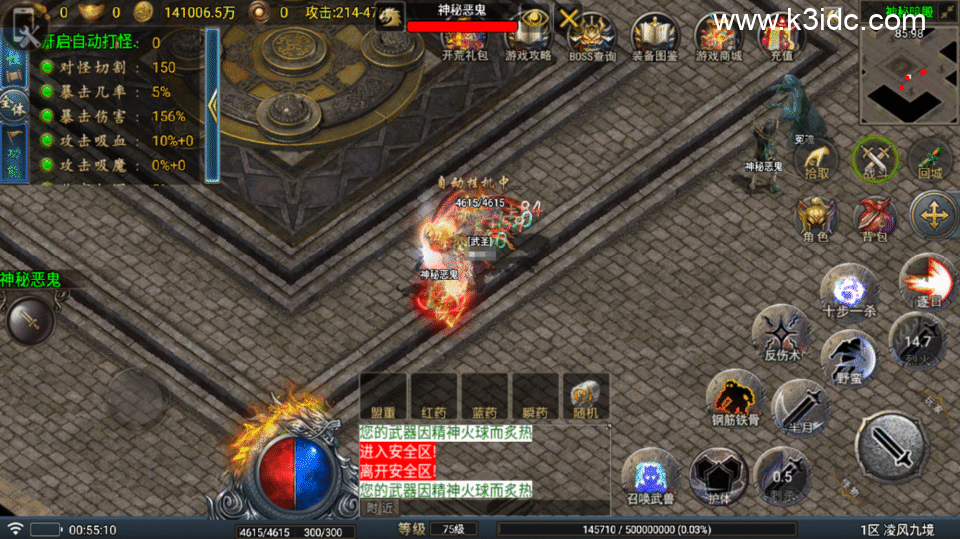Viewport: 960px width, 539px height.
Task: Toggle the 战斗 crossed-swords combat button
Action: 874,160
